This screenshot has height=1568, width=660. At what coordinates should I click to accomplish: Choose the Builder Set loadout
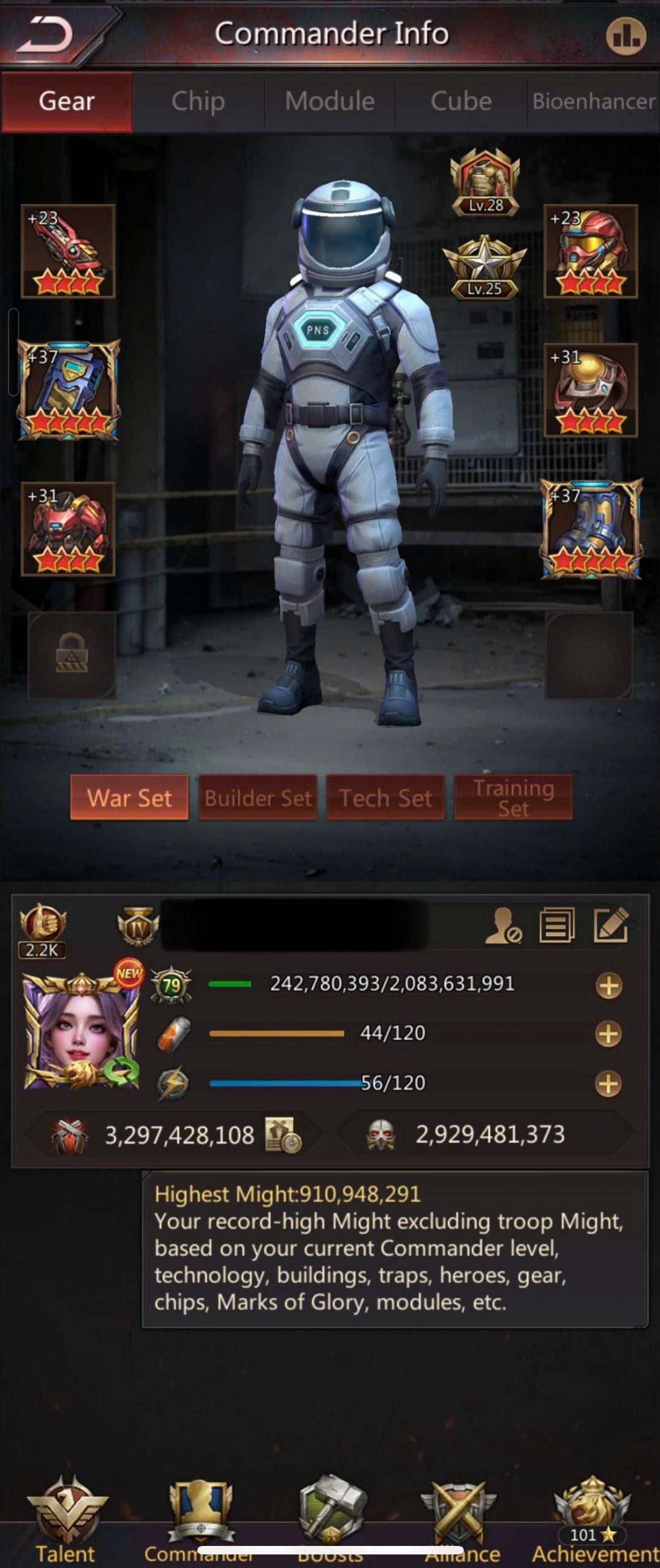click(x=258, y=797)
